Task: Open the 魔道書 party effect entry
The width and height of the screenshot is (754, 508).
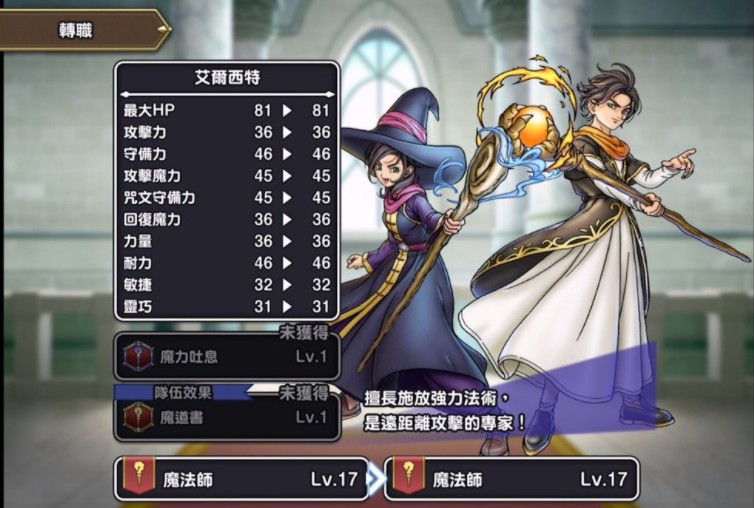Action: pyautogui.click(x=227, y=418)
